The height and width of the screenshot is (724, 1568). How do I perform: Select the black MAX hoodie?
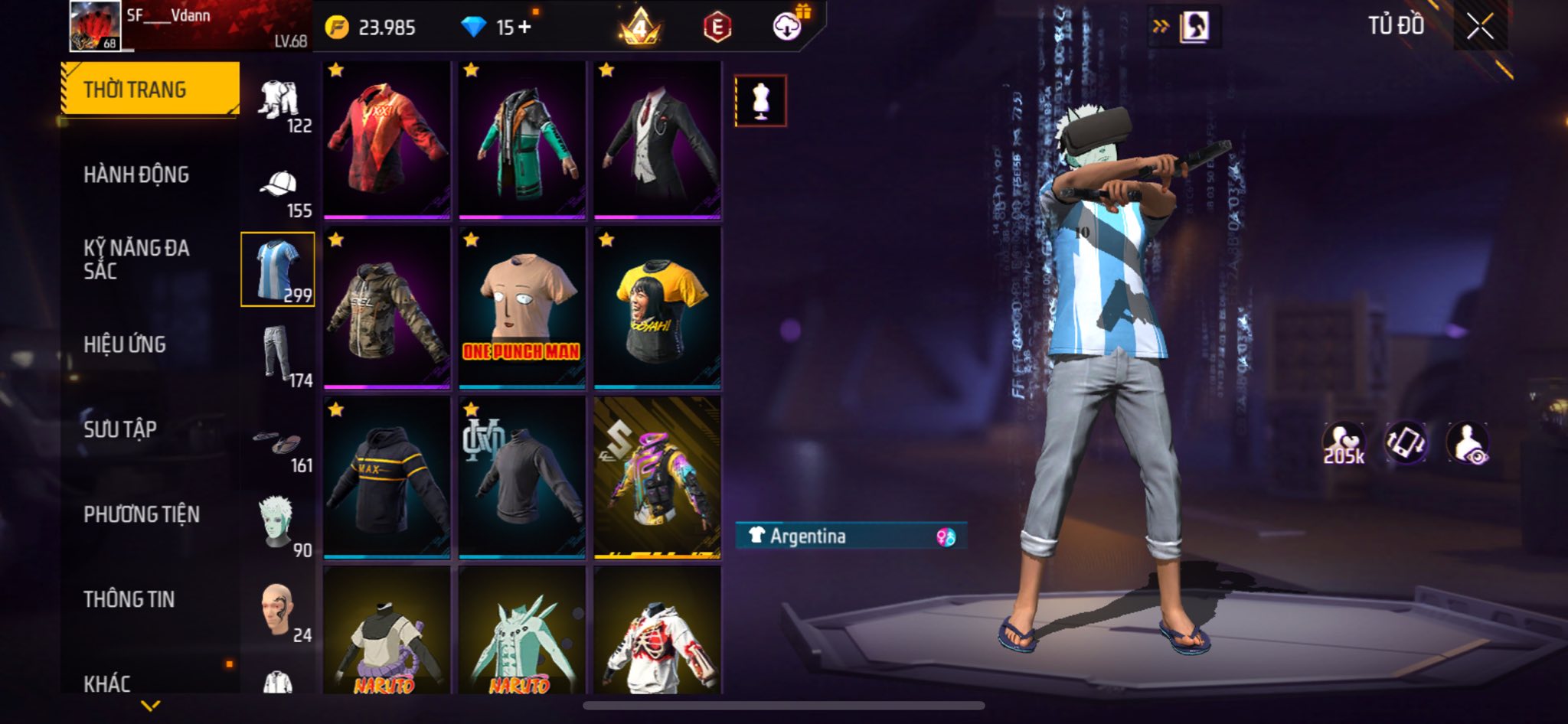pos(387,478)
